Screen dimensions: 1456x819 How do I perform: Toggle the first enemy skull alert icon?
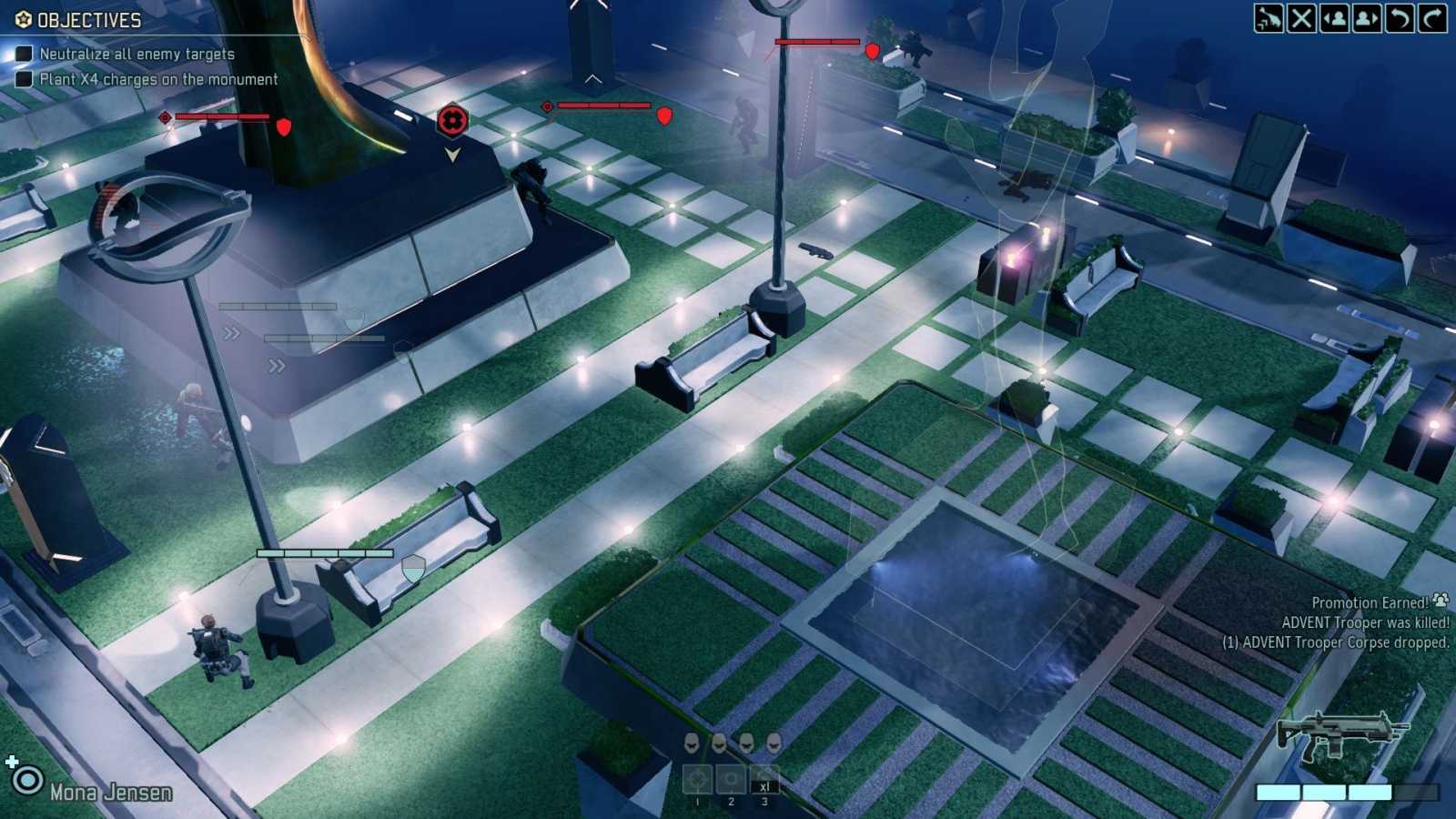(x=693, y=744)
